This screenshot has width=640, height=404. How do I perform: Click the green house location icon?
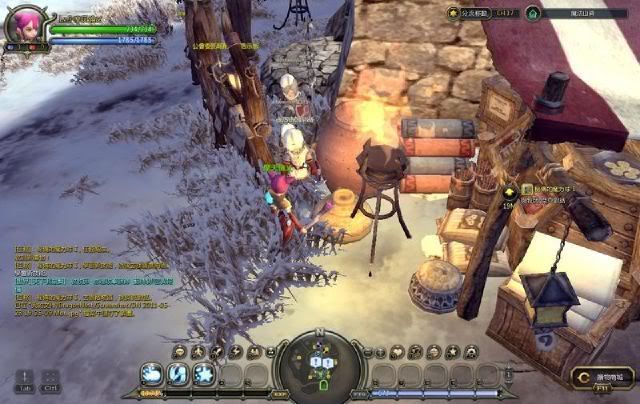pos(533,13)
